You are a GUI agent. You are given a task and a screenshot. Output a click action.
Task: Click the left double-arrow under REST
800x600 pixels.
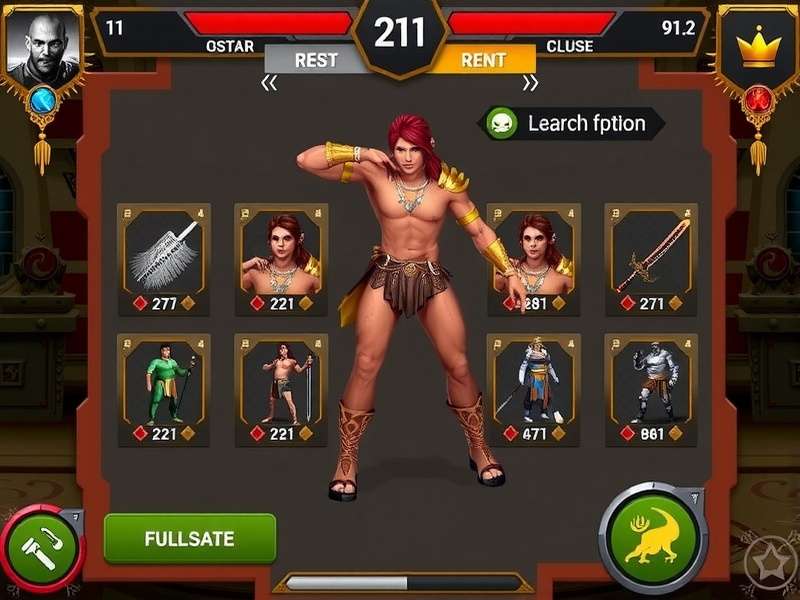(x=269, y=84)
